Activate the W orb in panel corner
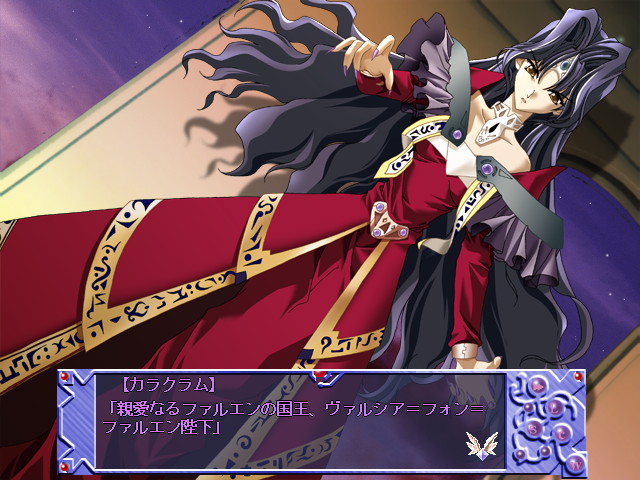 pyautogui.click(x=576, y=464)
